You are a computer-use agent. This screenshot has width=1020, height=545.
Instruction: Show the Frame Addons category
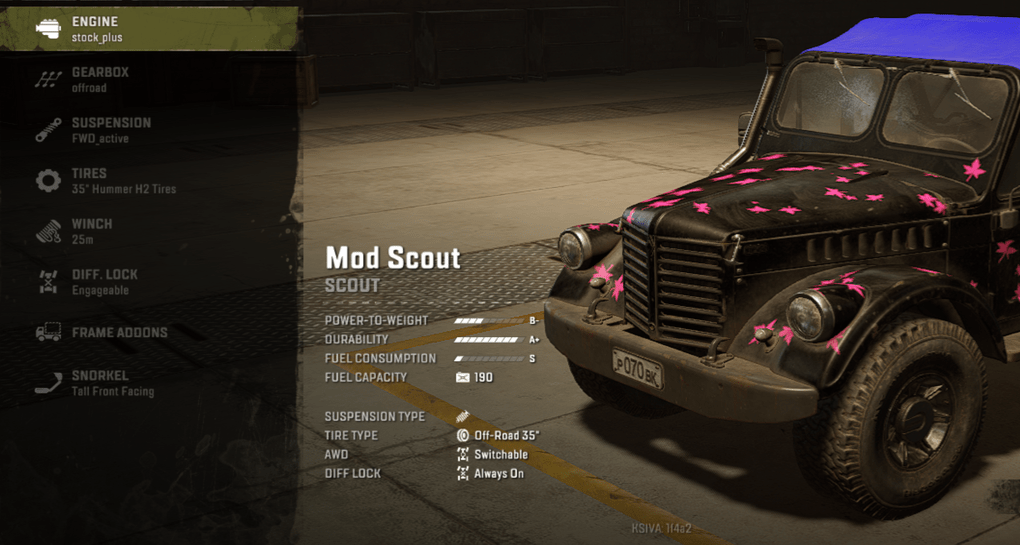148,332
